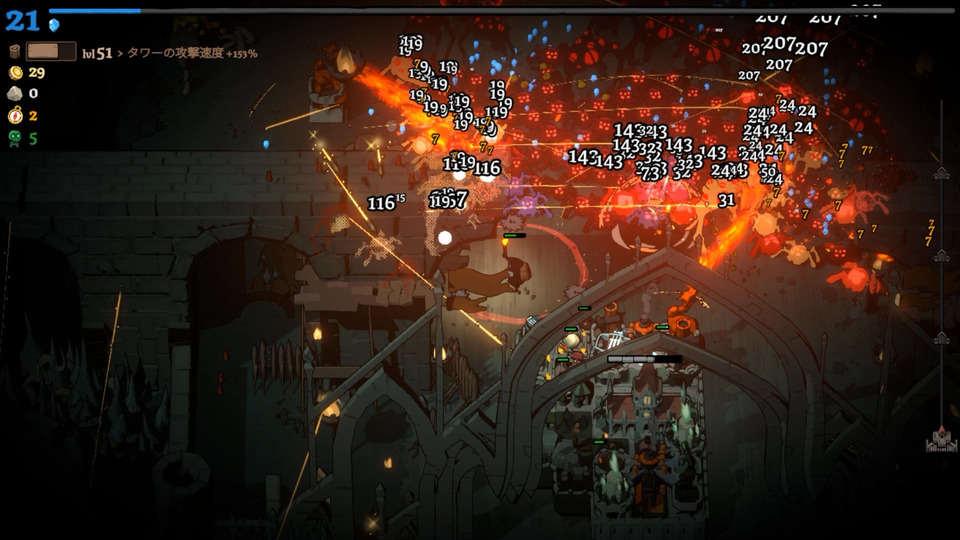Screen dimensions: 960x540
Task: Click the castle icon on the progress track
Action: click(x=941, y=440)
